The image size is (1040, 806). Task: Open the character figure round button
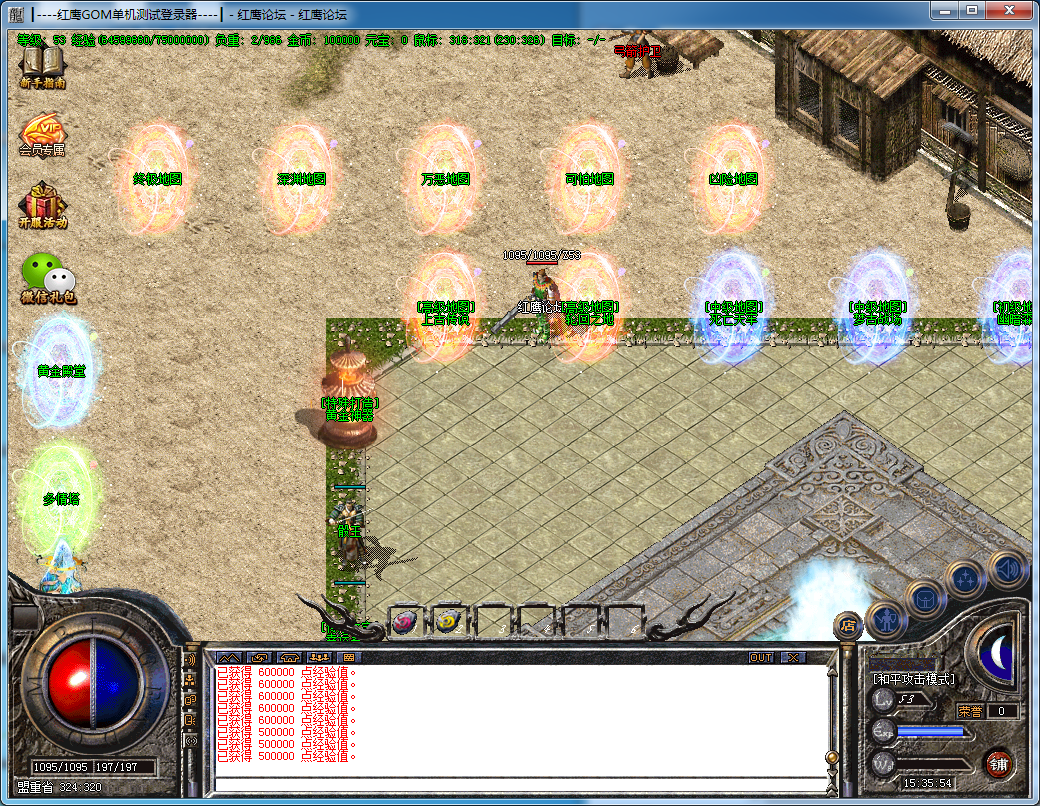coord(886,619)
